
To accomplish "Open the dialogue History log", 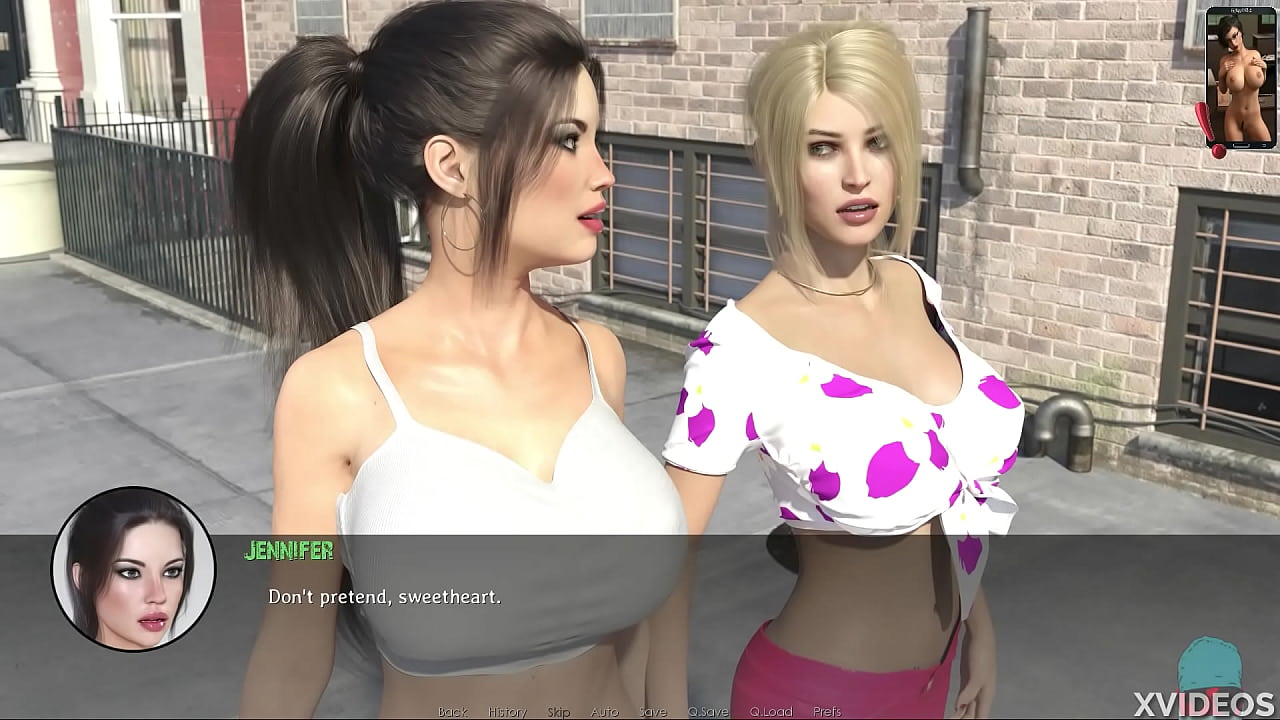I will click(x=509, y=713).
